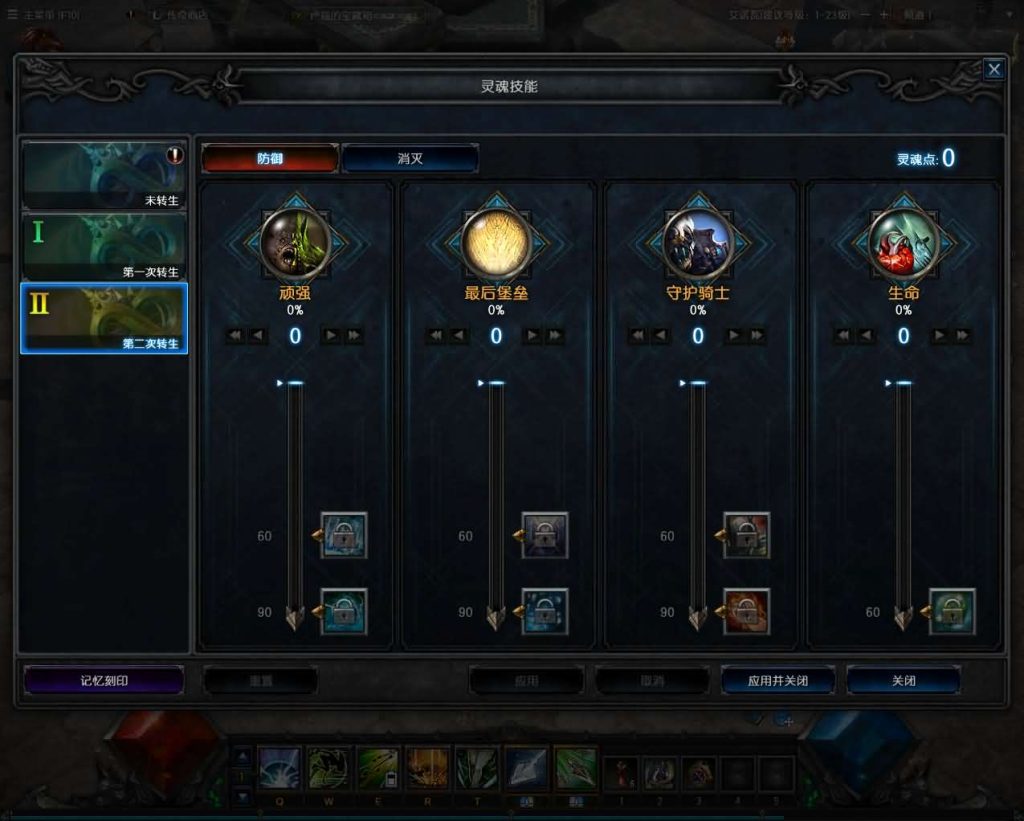Click the 重置 button

coord(260,681)
